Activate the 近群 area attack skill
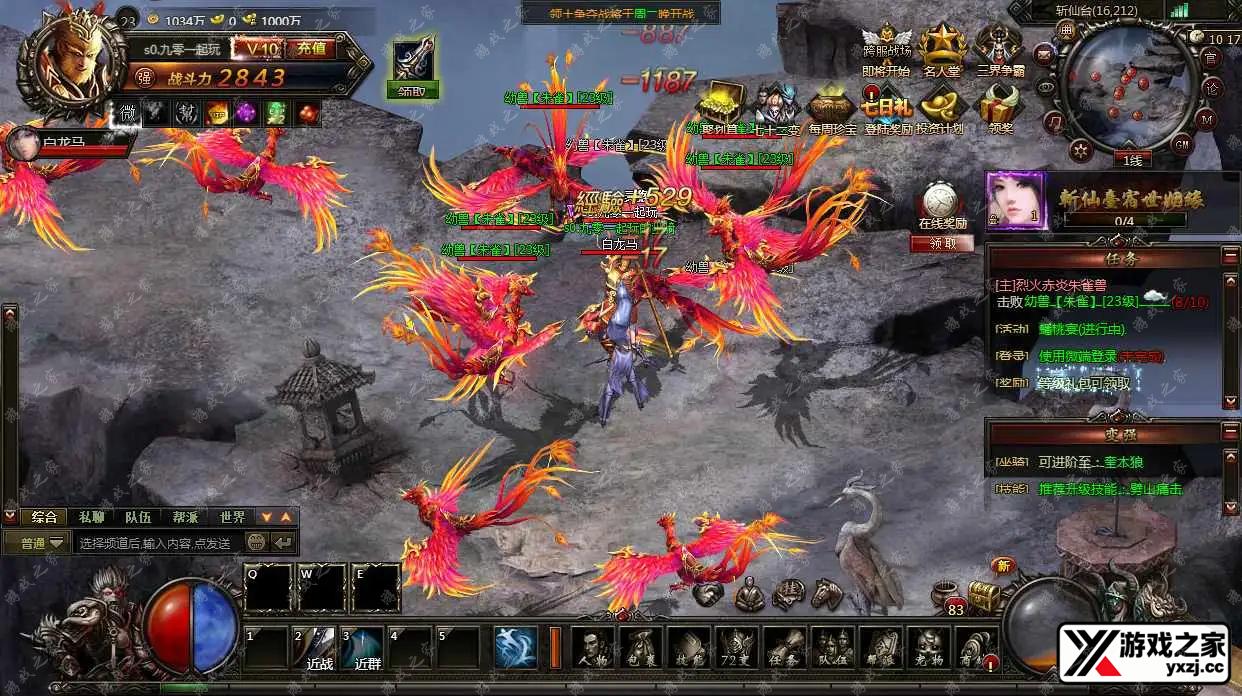Screen dimensions: 1242x696 pyautogui.click(x=364, y=649)
